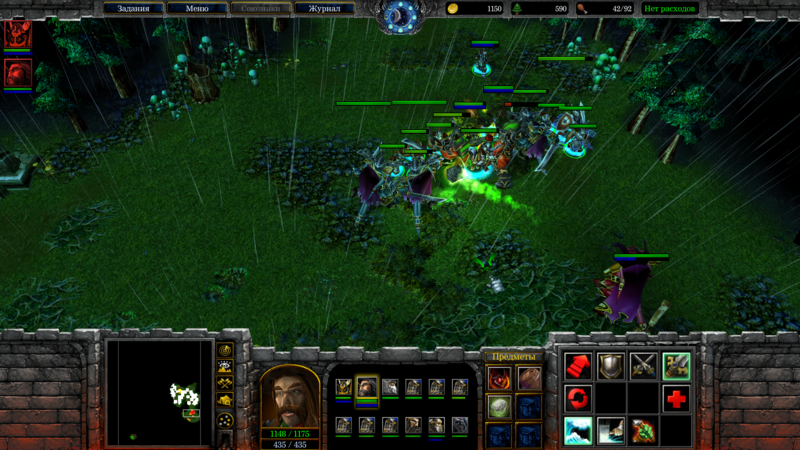Use the wooden barrel inventory item
This screenshot has height=450, width=800.
[x=528, y=378]
